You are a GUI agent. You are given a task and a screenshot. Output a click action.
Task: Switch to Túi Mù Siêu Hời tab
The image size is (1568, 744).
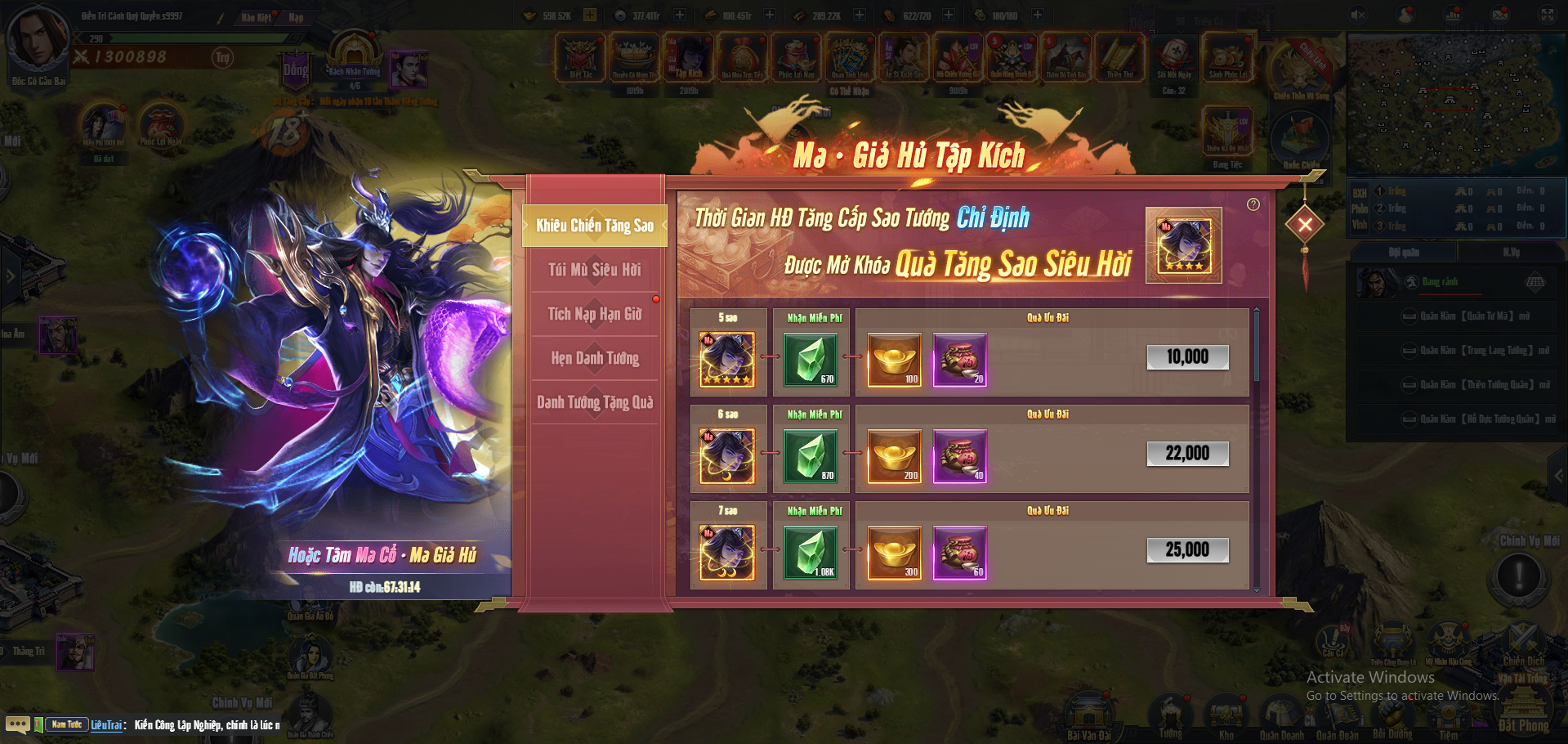[594, 270]
